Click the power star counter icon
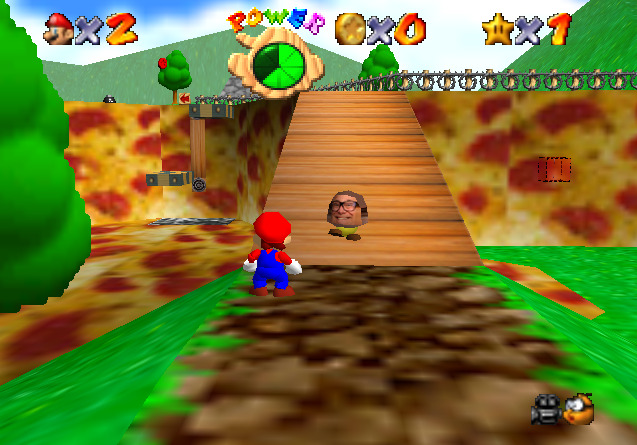The width and height of the screenshot is (637, 445). pos(497,29)
